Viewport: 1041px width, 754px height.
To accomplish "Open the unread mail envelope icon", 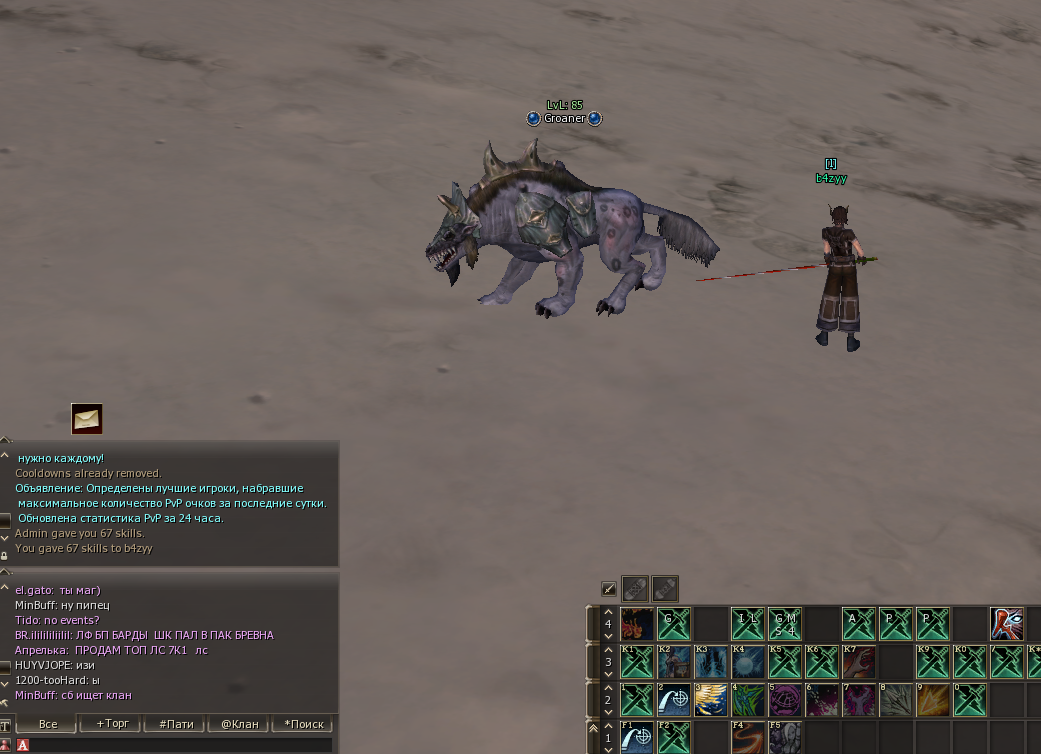I will pos(87,419).
